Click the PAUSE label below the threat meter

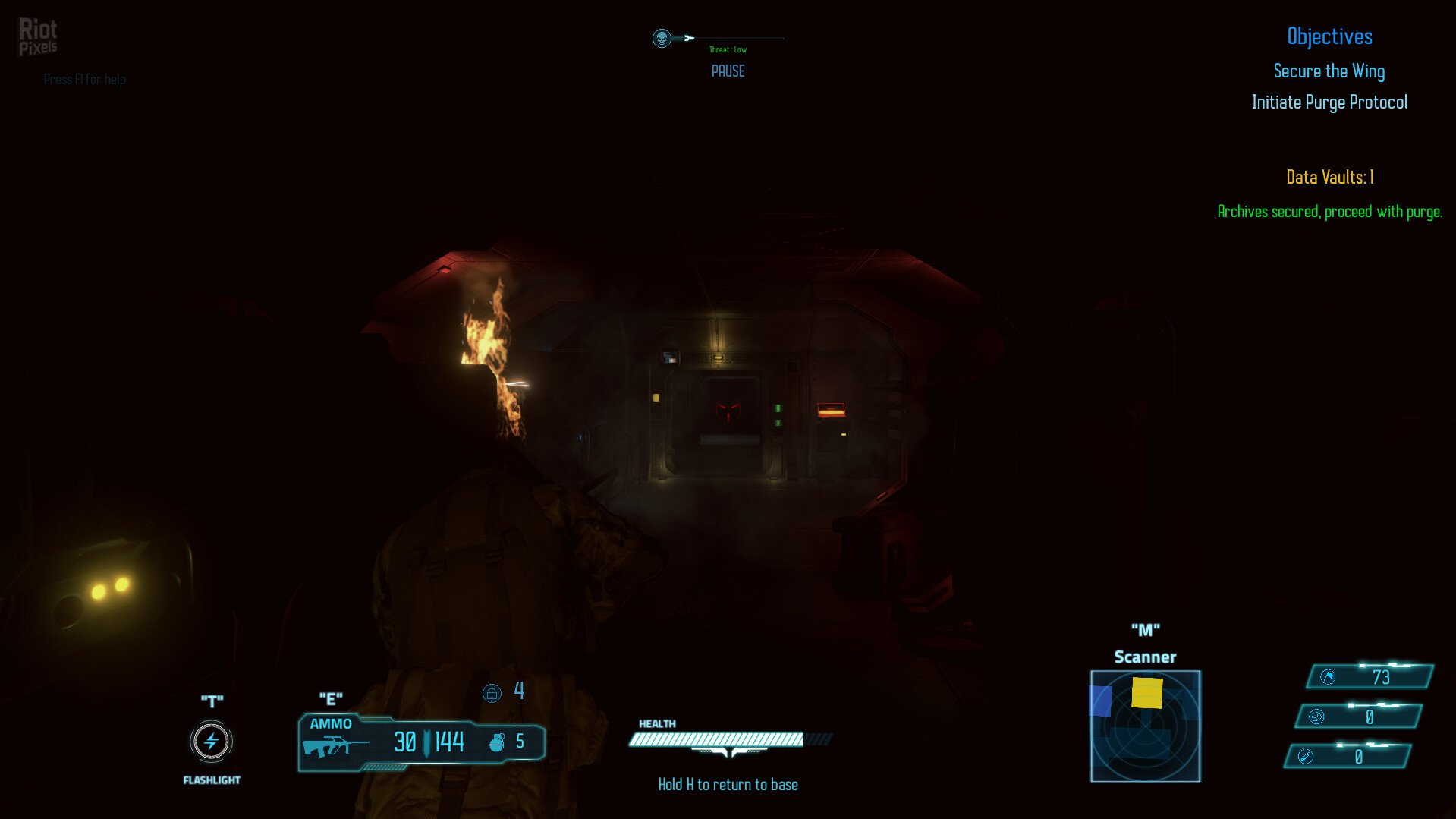[x=728, y=71]
